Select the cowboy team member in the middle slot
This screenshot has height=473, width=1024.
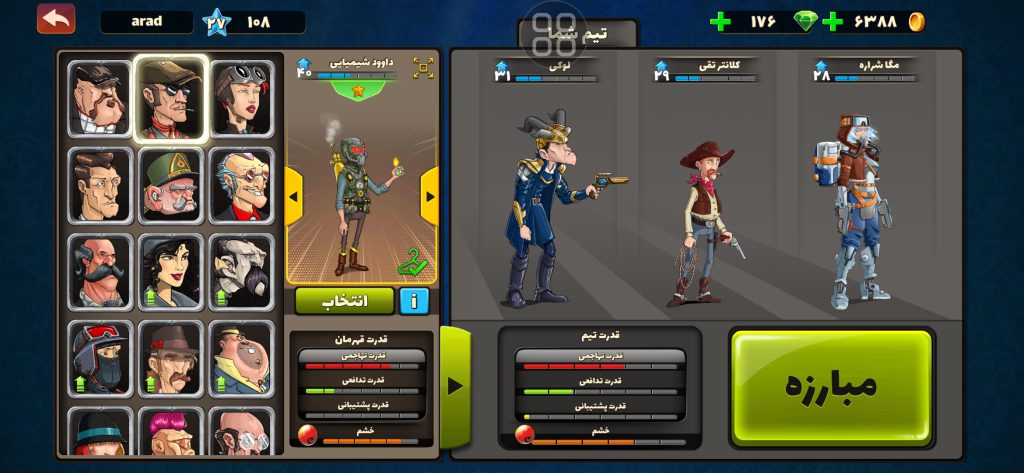coord(706,225)
